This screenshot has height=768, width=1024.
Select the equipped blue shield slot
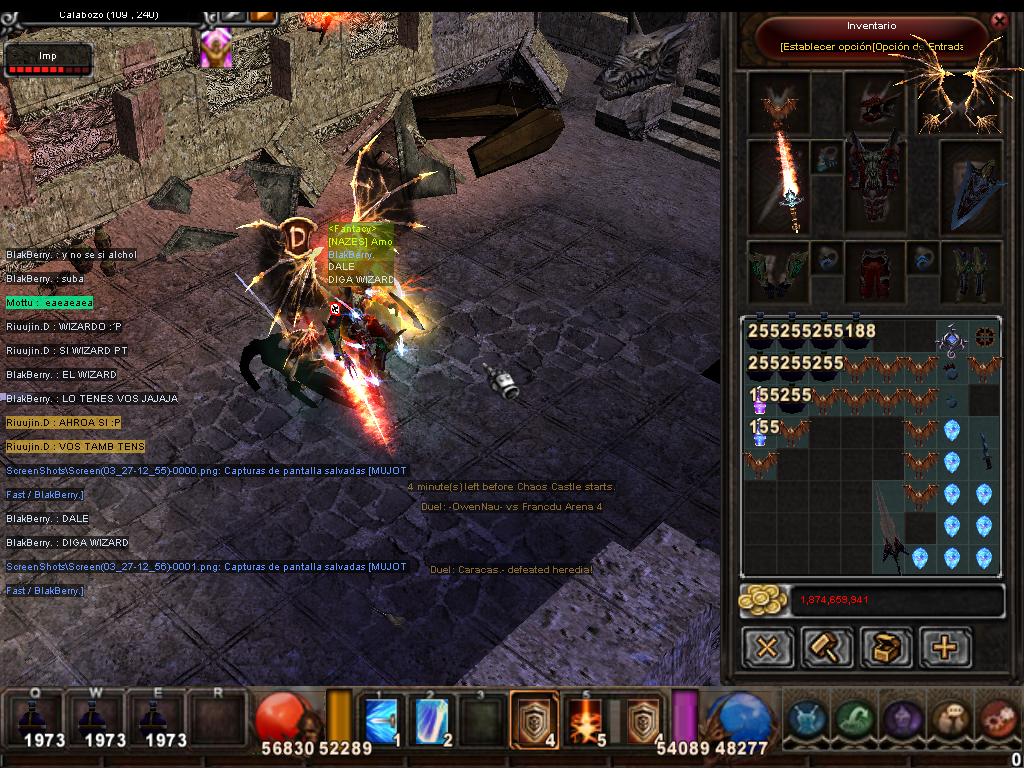point(971,187)
